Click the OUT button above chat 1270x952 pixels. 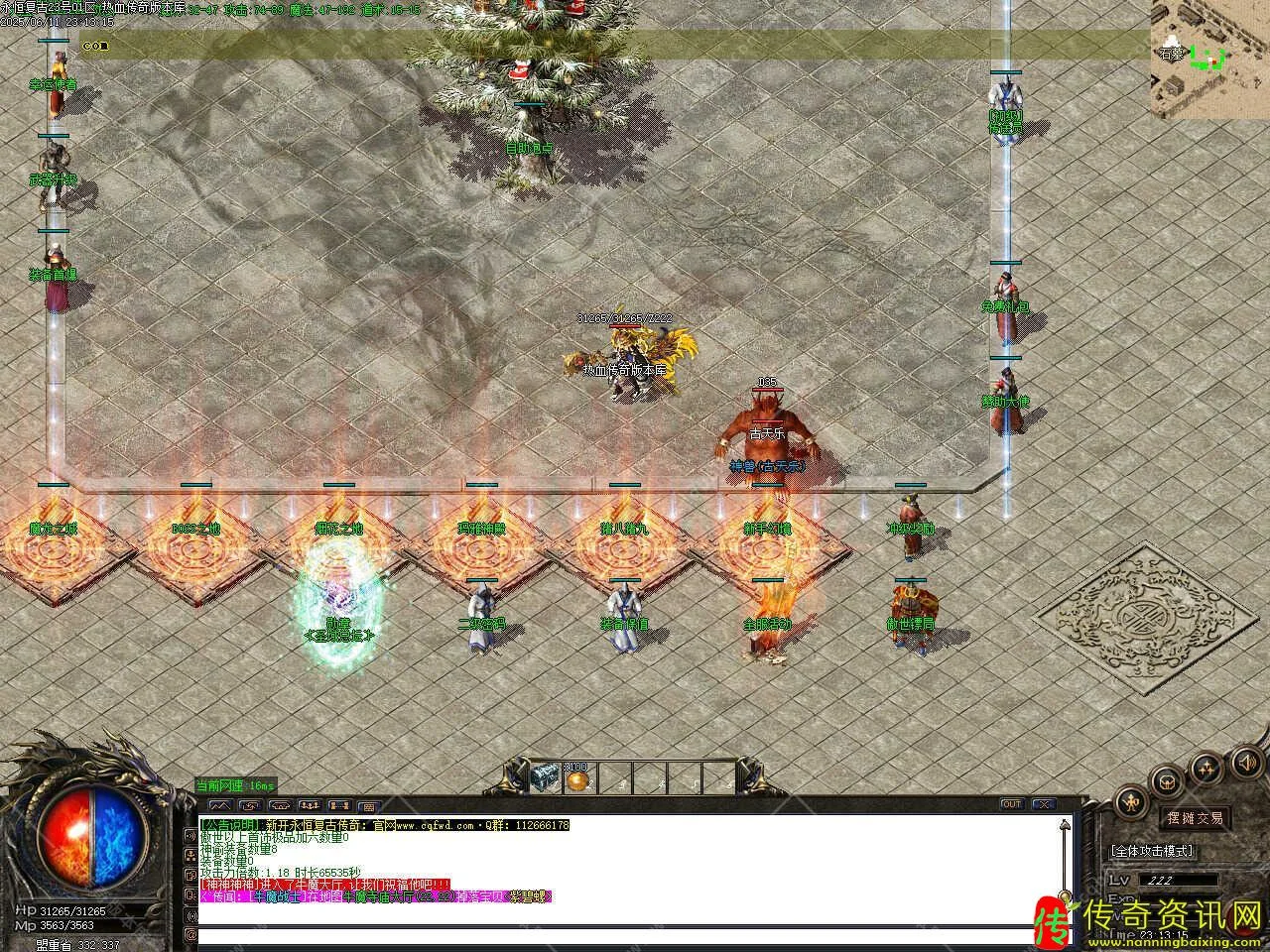[x=1012, y=804]
